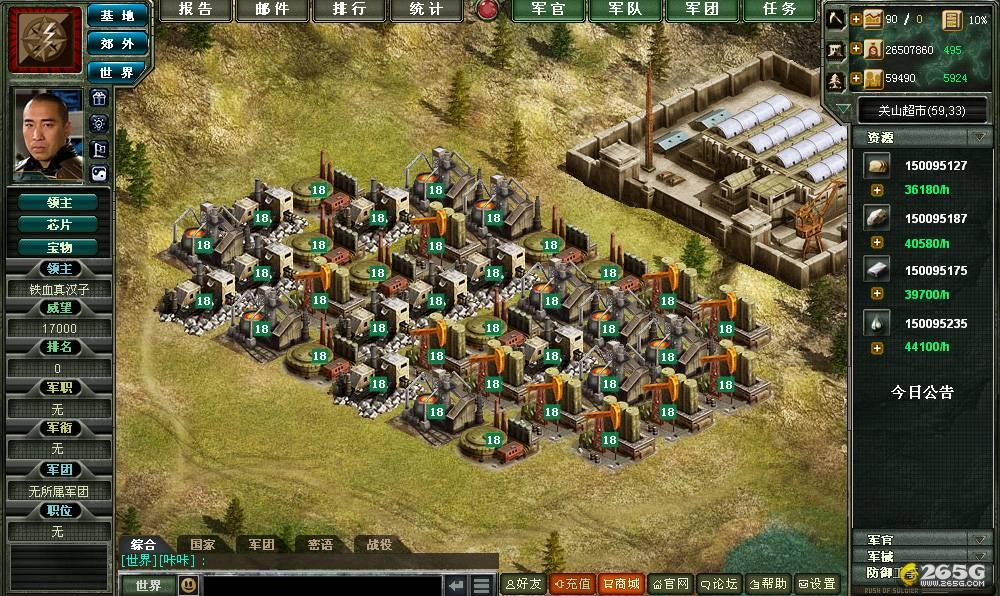
Task: Open the 世界 world map view
Action: 117,72
